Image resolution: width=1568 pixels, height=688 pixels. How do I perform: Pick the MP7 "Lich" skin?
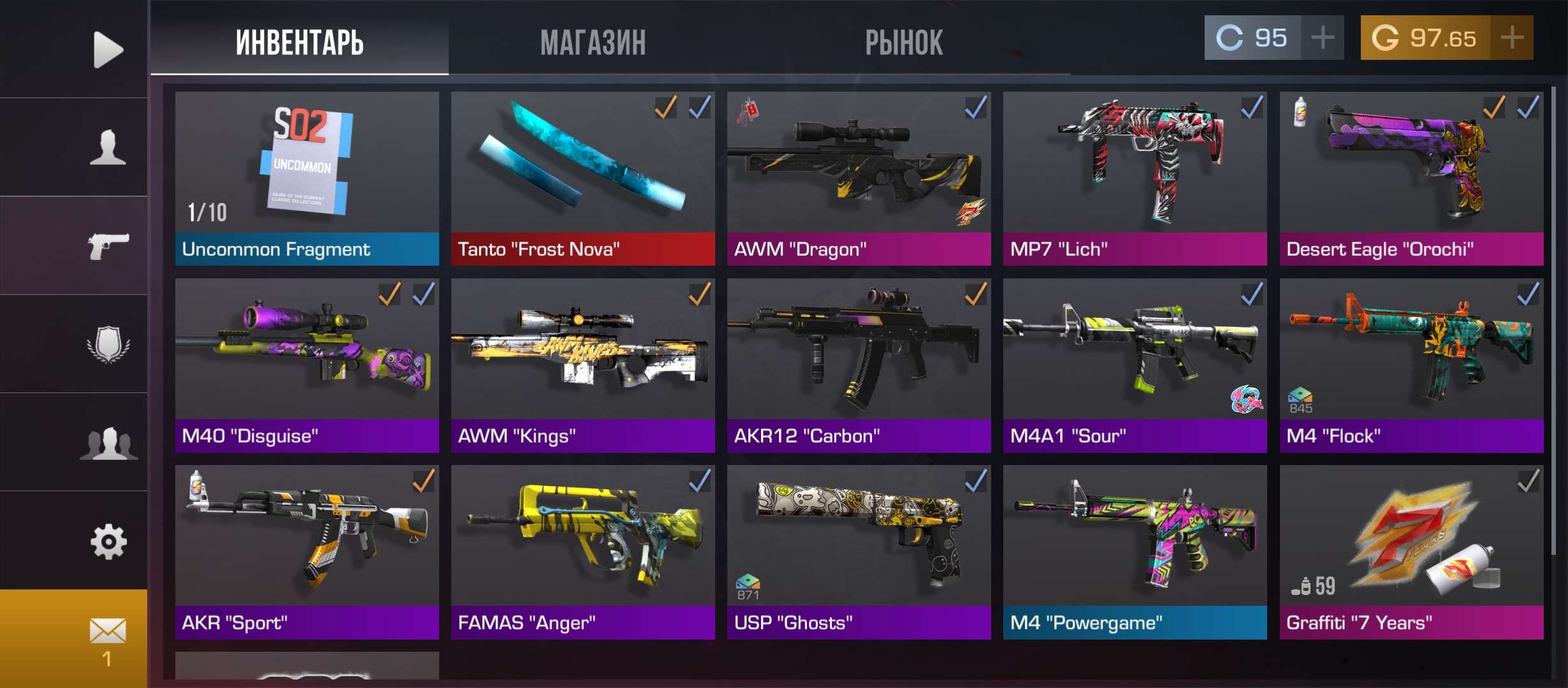[x=1135, y=178]
